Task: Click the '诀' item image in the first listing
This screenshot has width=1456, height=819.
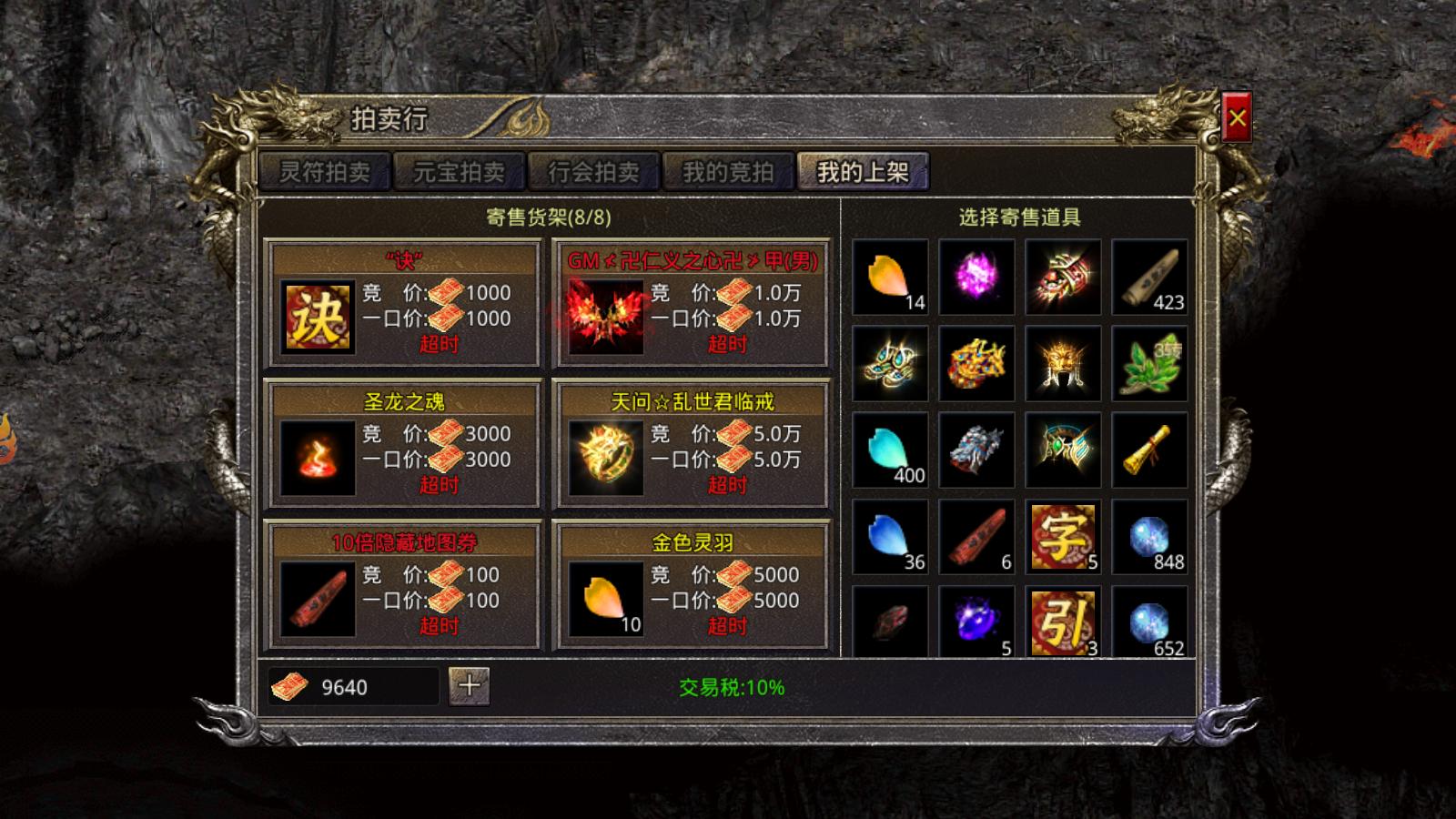Action: coord(318,317)
